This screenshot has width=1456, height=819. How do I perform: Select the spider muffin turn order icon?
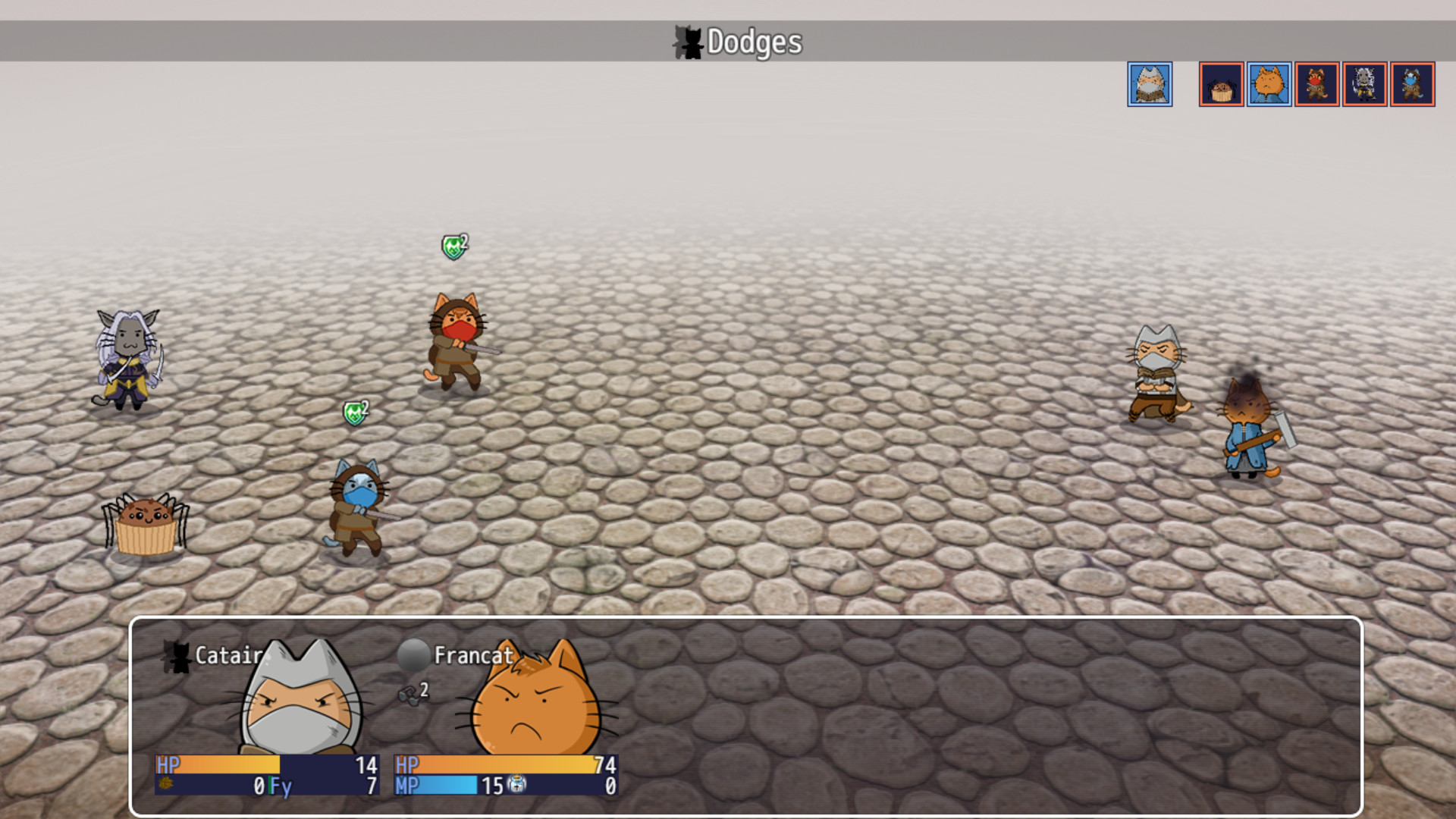(1221, 84)
